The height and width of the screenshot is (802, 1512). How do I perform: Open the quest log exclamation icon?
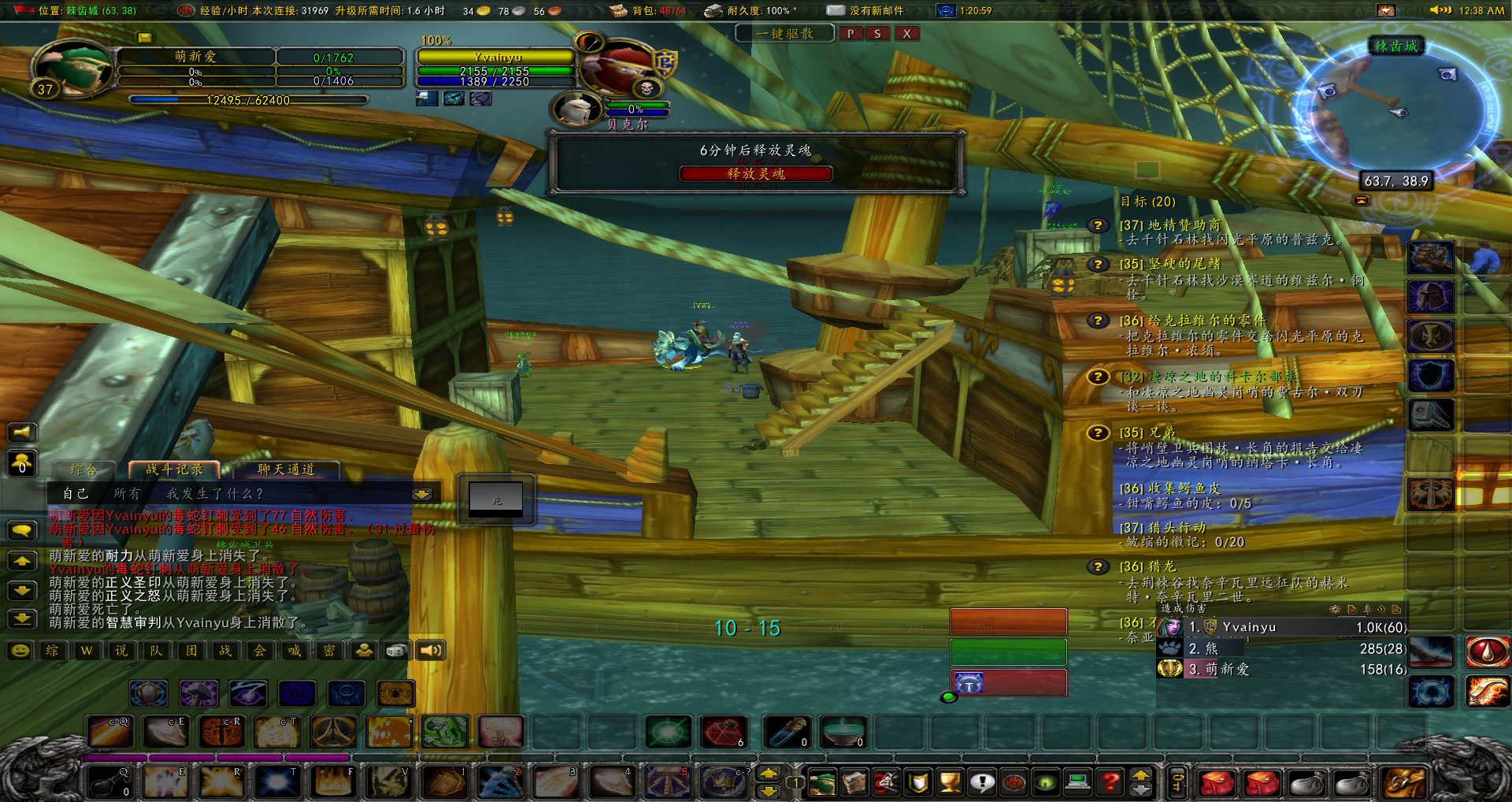pos(983,782)
